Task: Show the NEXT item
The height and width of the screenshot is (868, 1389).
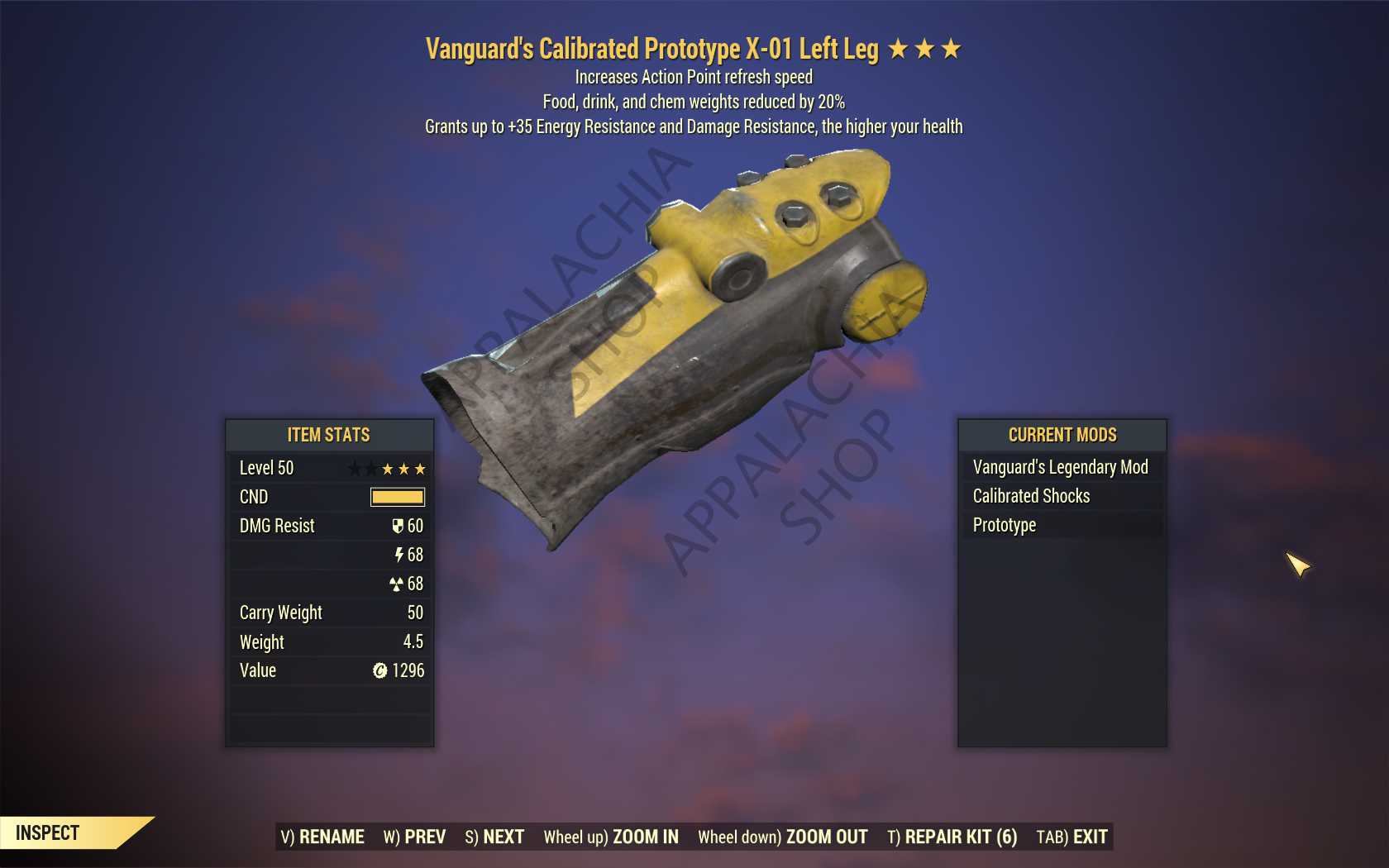Action: point(494,837)
